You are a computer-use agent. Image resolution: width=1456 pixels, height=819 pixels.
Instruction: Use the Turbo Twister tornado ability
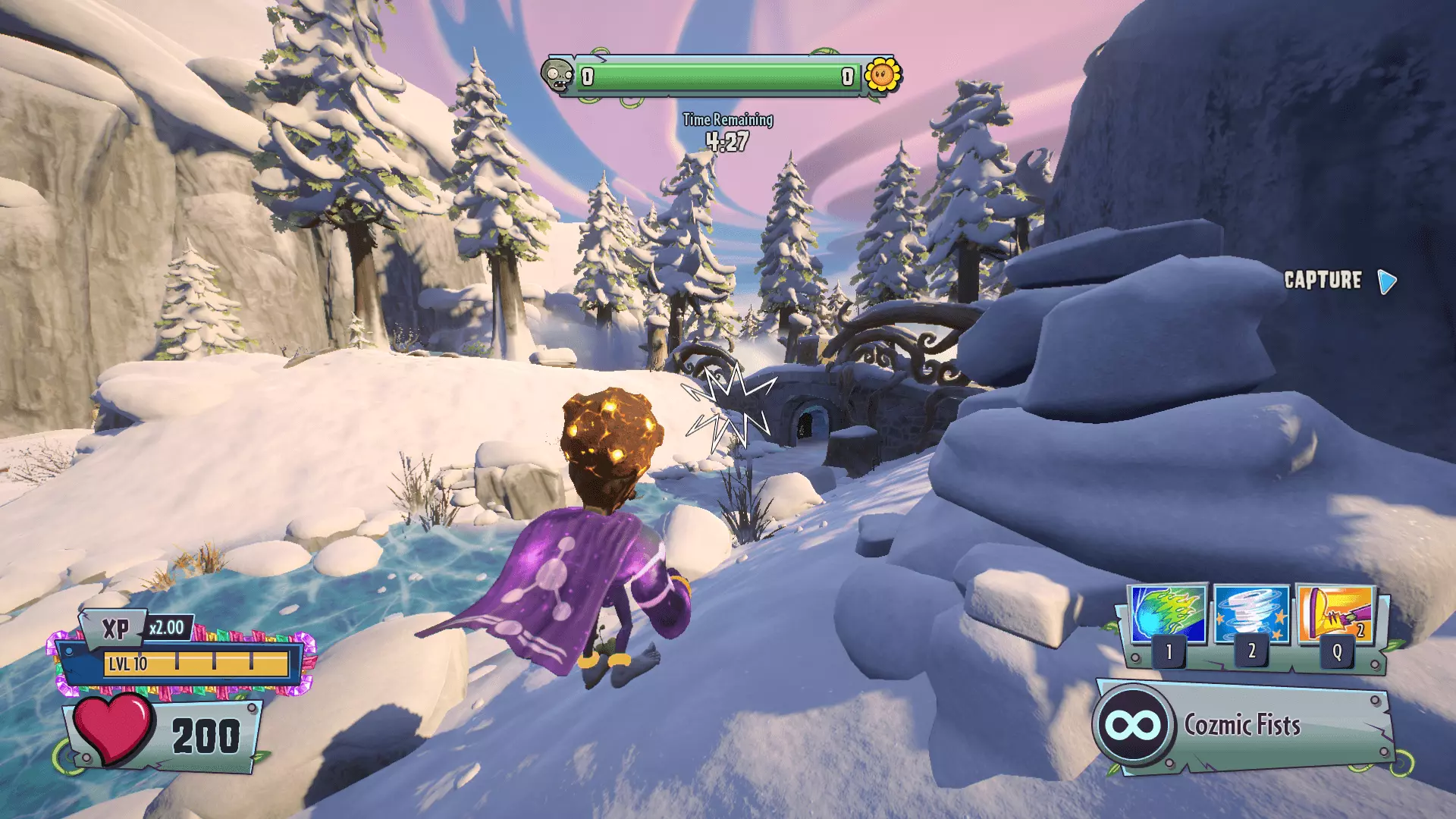click(x=1251, y=615)
